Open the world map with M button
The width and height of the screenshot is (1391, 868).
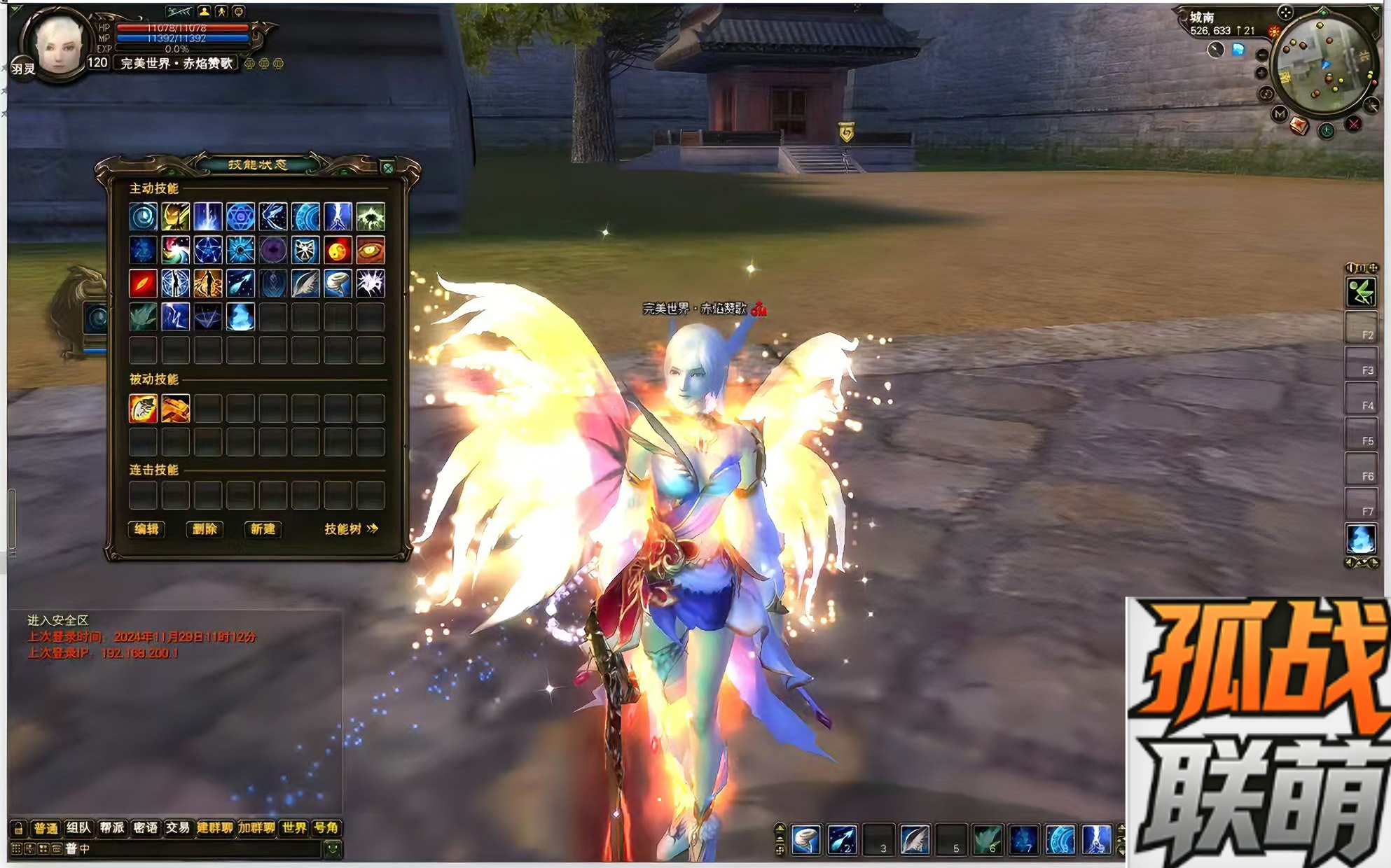pyautogui.click(x=1280, y=113)
